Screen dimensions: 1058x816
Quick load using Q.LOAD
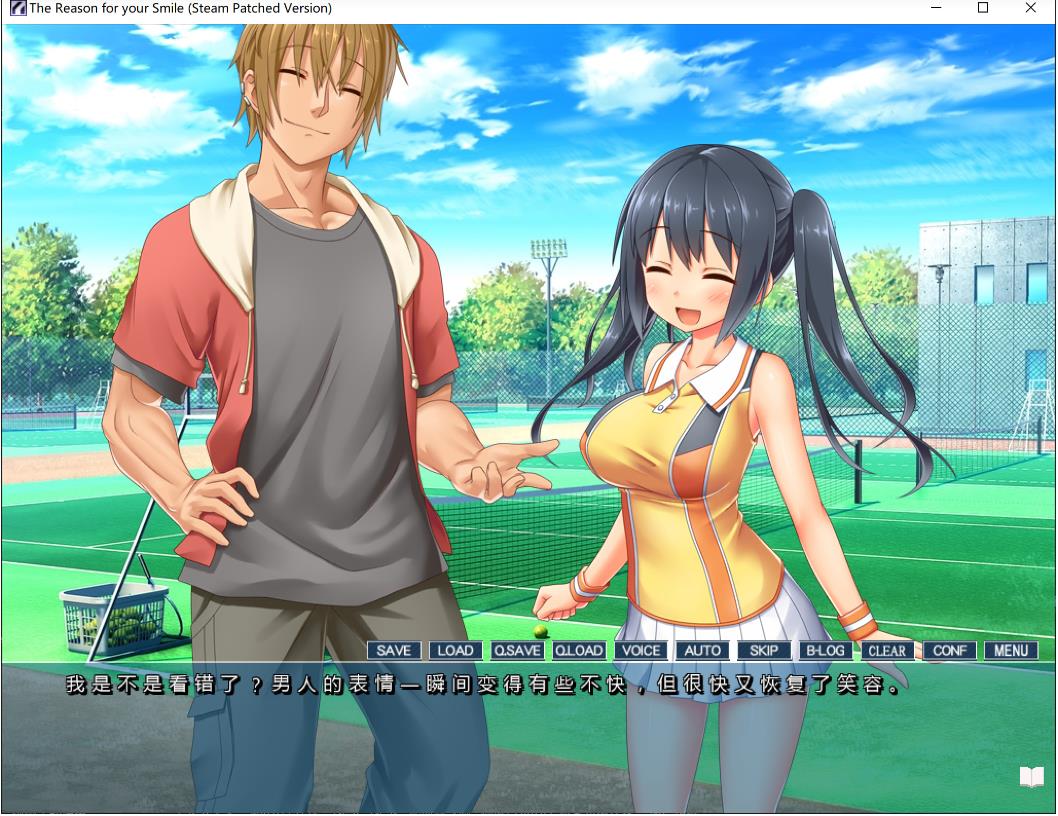click(x=579, y=650)
